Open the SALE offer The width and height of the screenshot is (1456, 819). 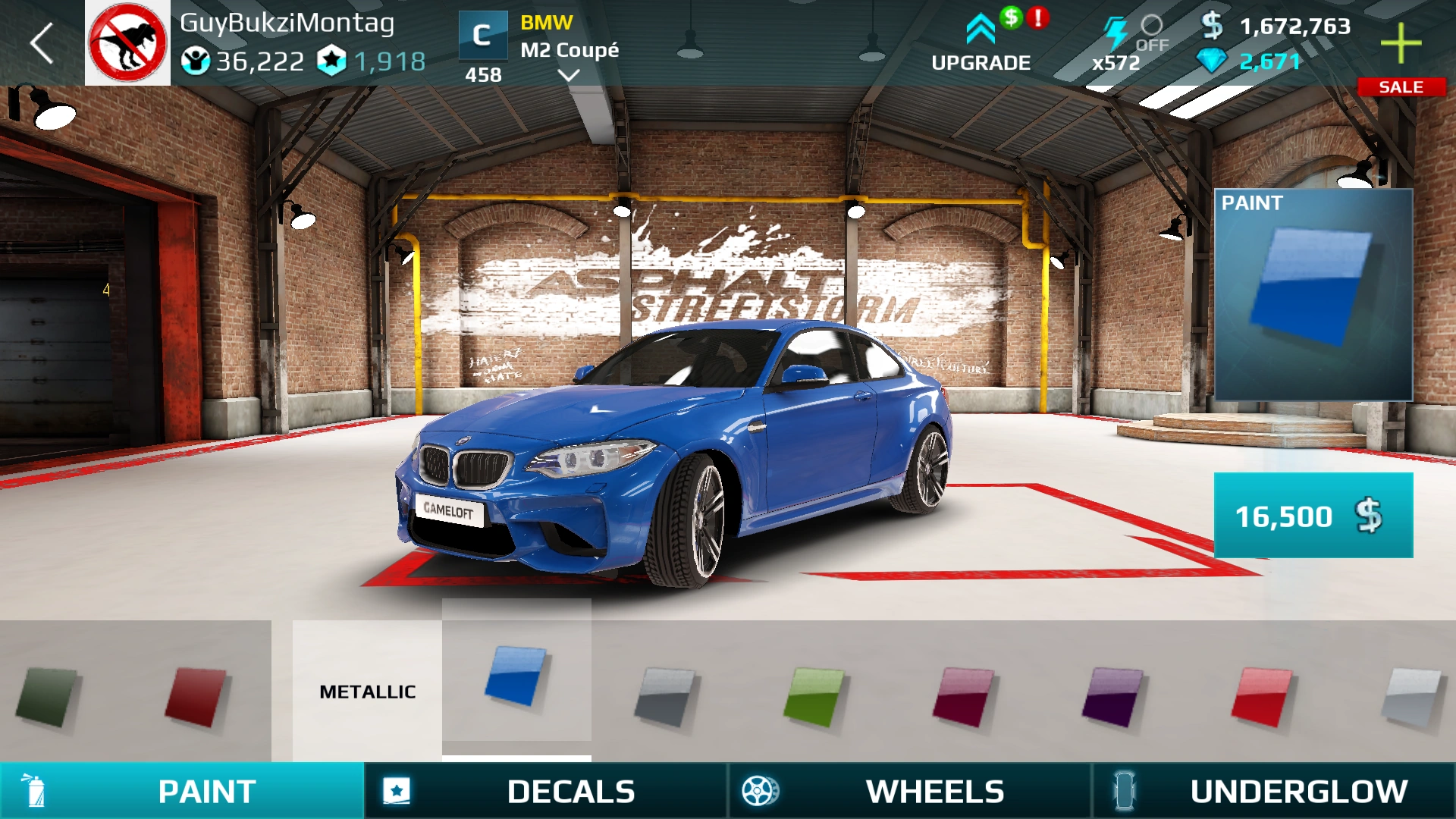click(x=1400, y=87)
